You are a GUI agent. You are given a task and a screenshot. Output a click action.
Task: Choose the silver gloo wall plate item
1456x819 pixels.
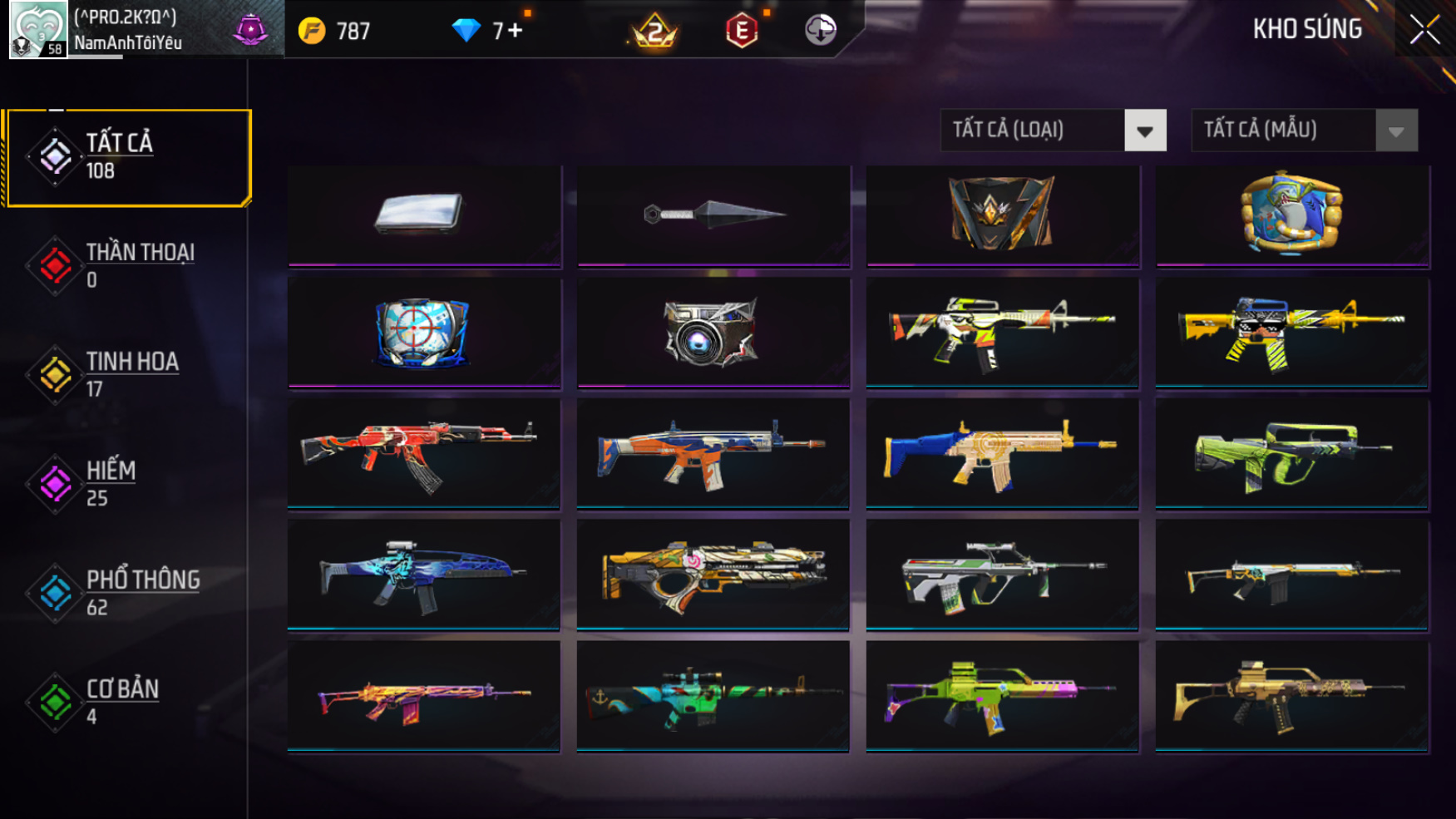(424, 215)
